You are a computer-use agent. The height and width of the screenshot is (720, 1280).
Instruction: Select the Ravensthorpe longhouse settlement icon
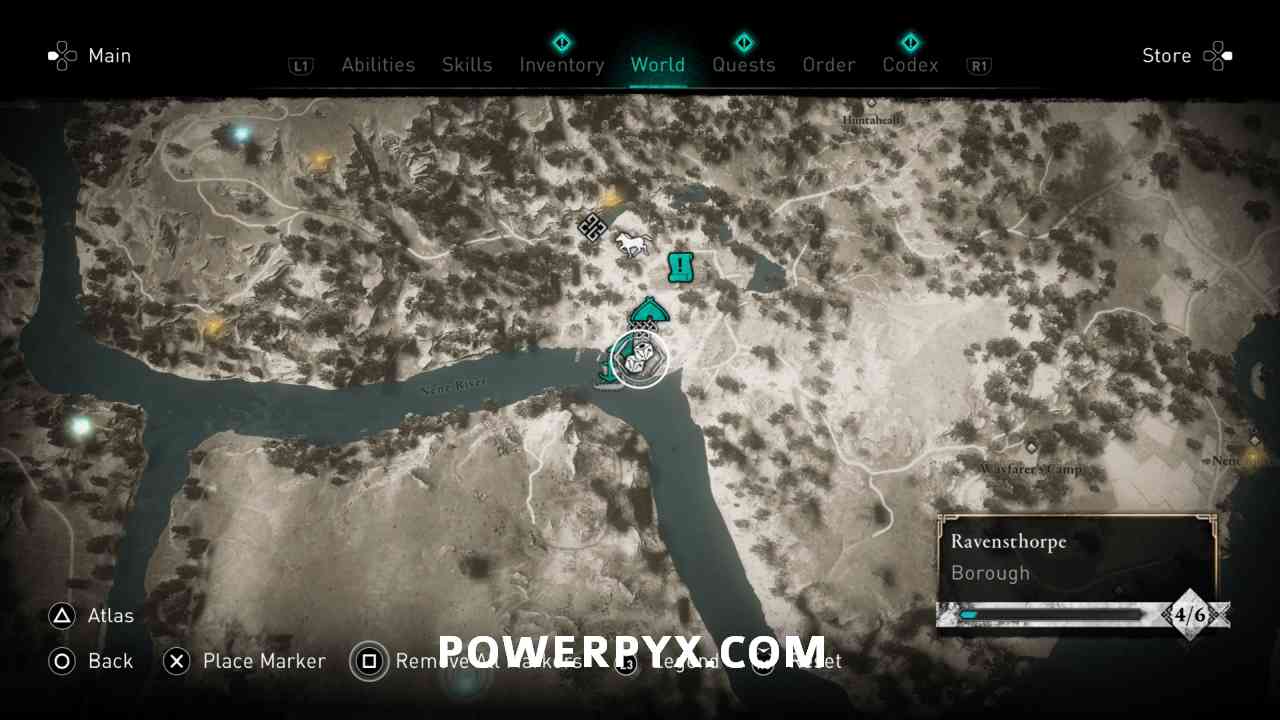point(648,313)
